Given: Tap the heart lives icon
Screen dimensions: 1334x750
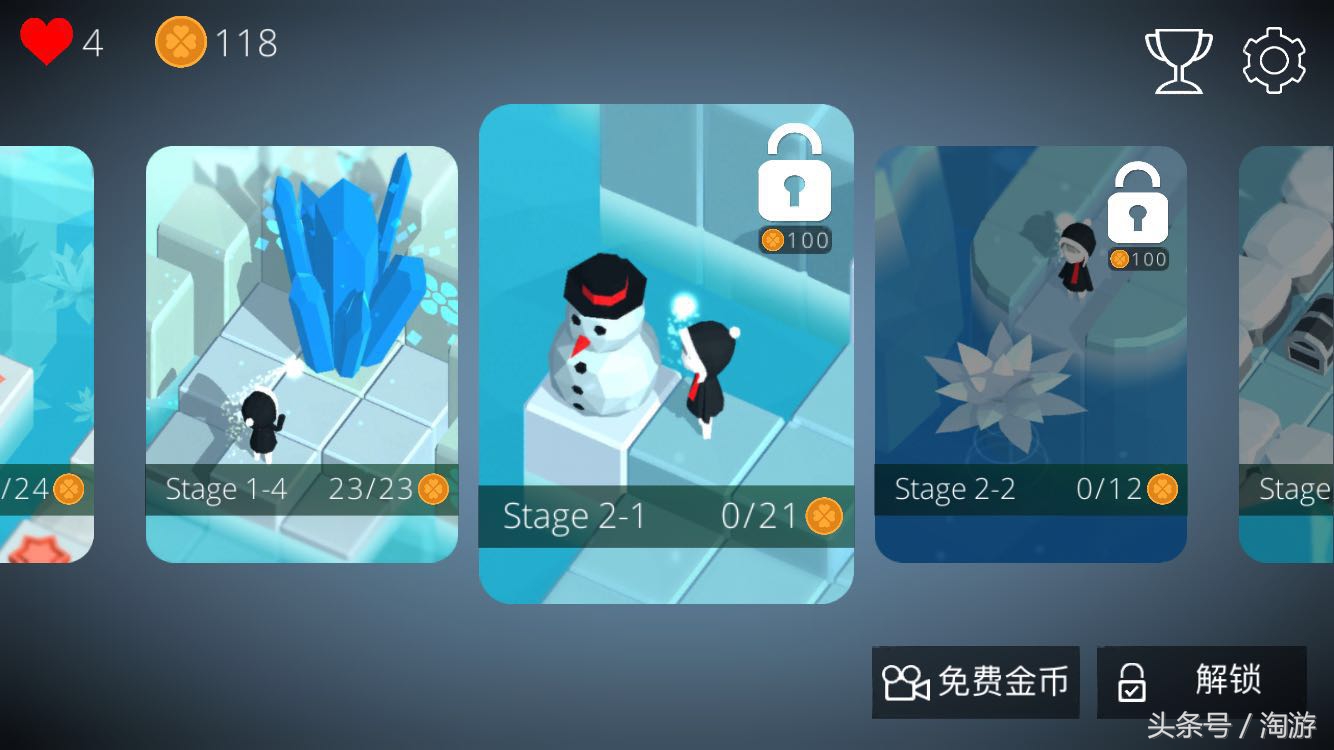Looking at the screenshot, I should [x=50, y=42].
